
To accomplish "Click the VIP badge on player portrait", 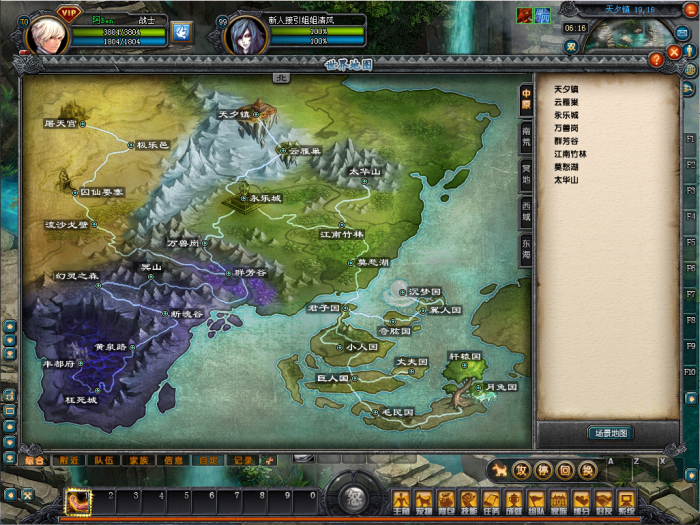I will 68,12.
